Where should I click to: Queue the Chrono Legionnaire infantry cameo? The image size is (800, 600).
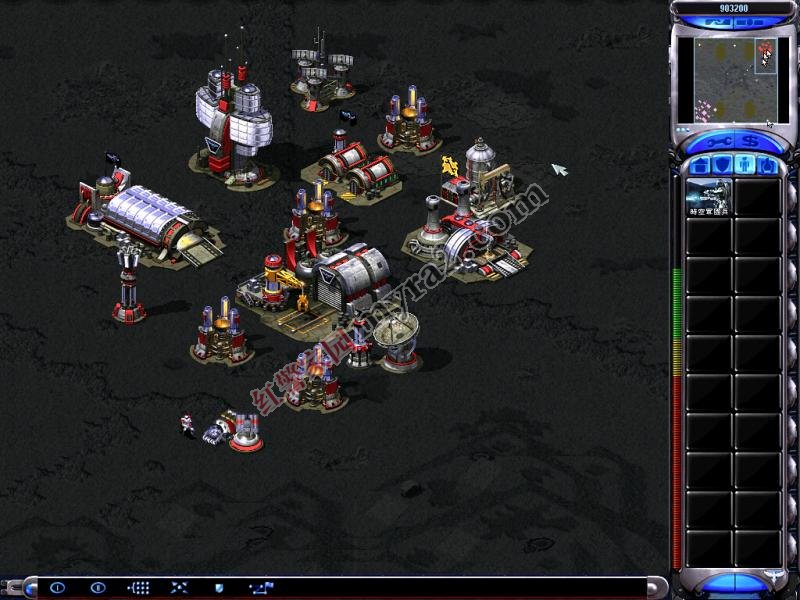coord(709,198)
